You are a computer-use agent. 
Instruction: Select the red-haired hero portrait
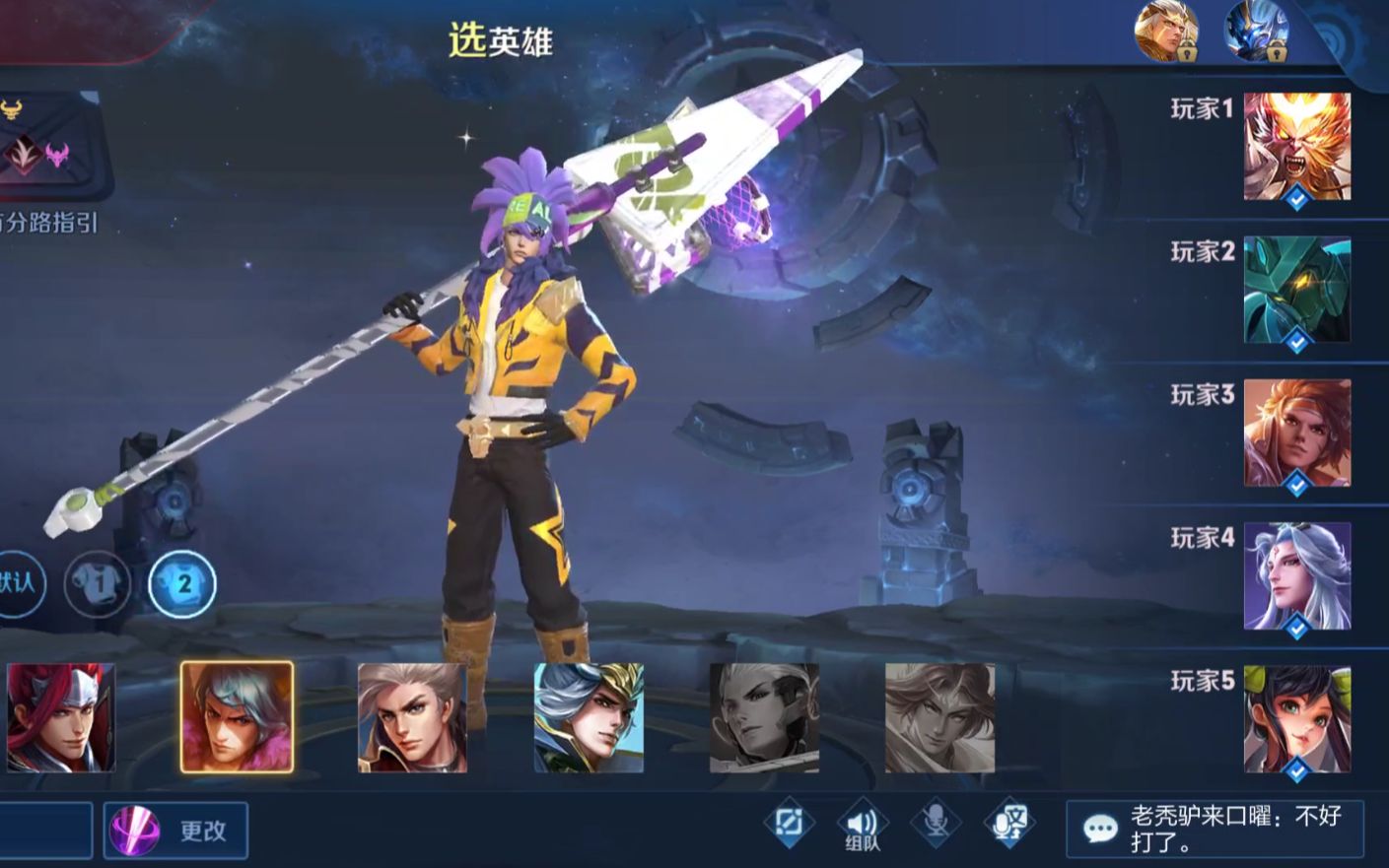pyautogui.click(x=60, y=717)
